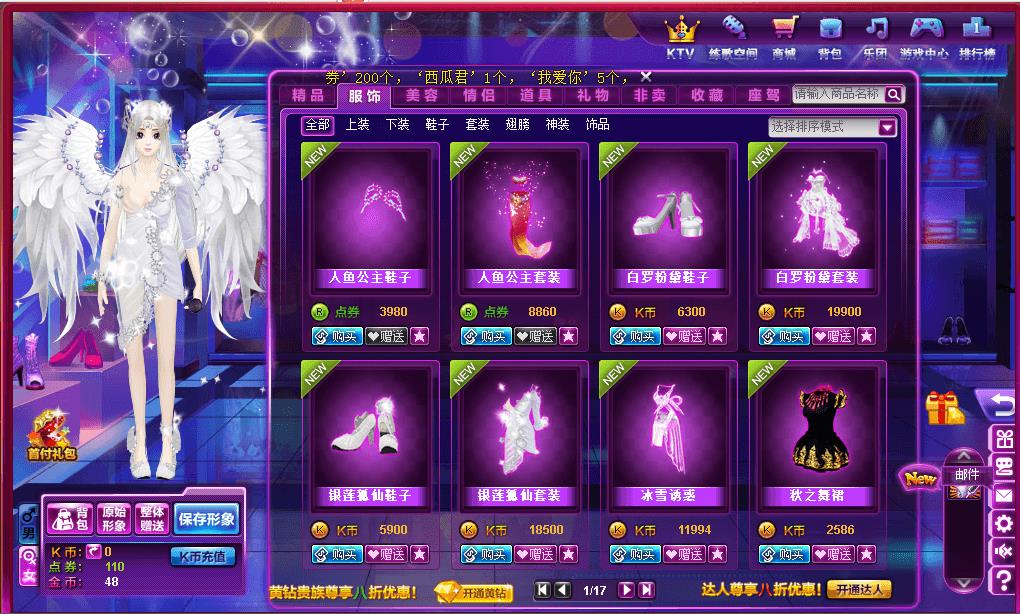Select the 座驾 category tab
Screen dimensions: 1020x614
coord(763,96)
